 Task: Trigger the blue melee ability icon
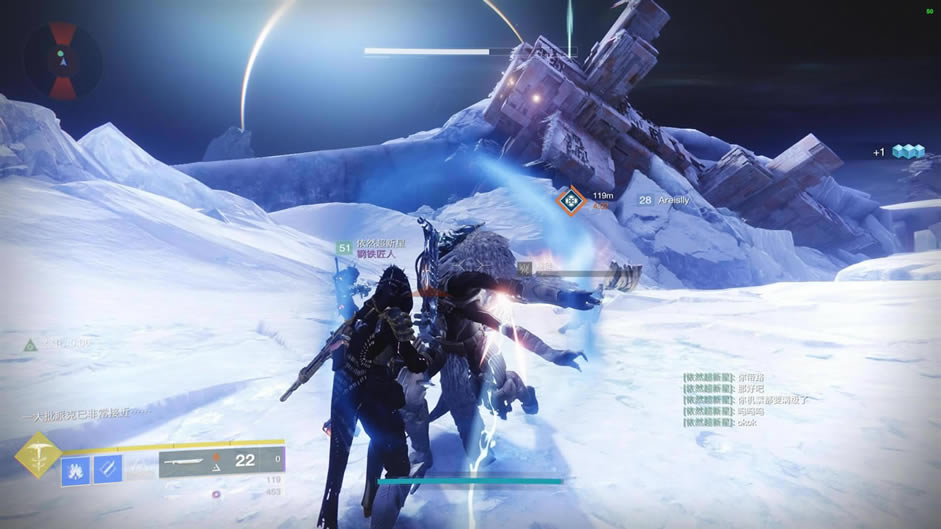(x=108, y=469)
